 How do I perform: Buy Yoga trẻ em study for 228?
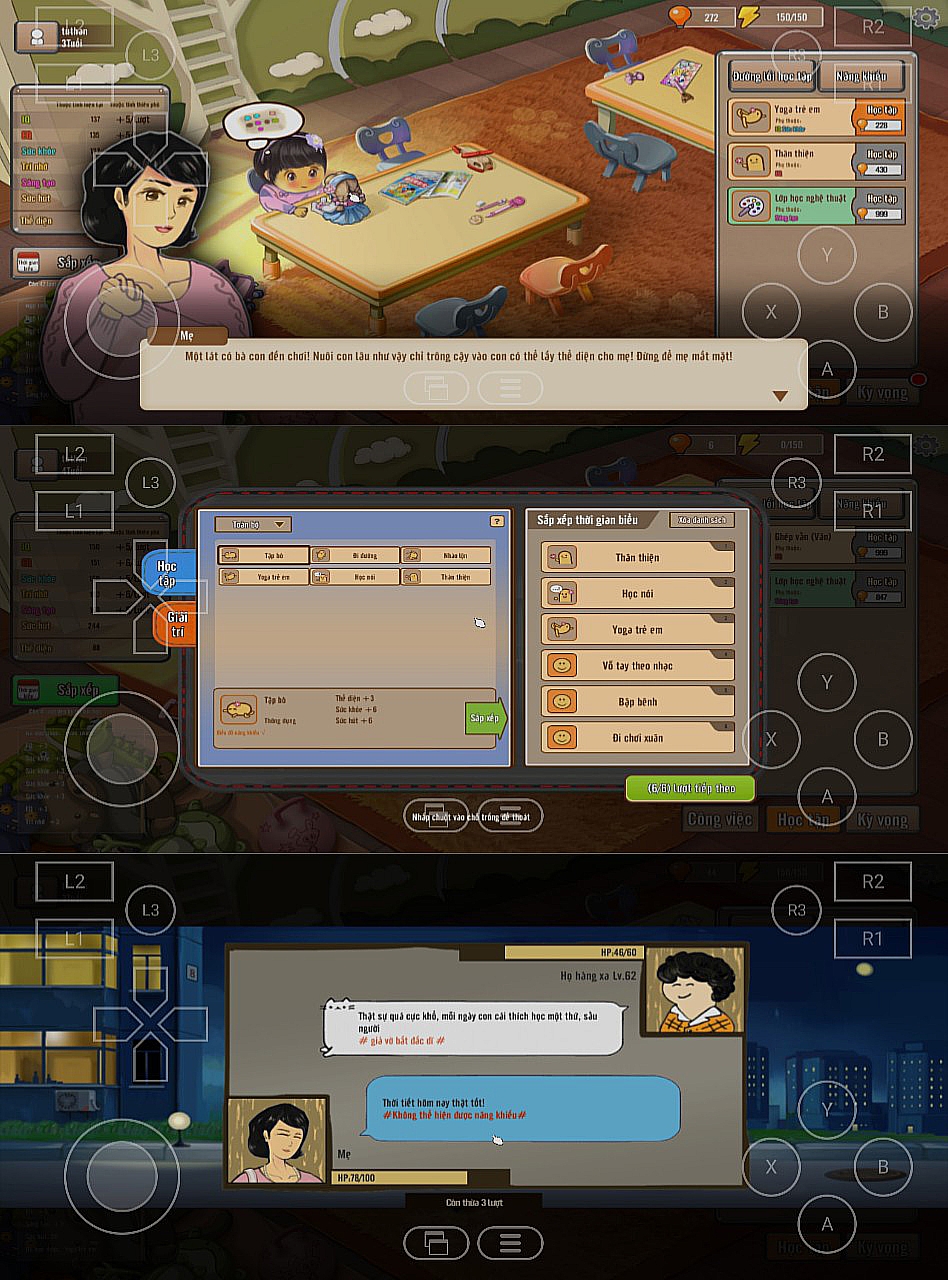[x=880, y=119]
